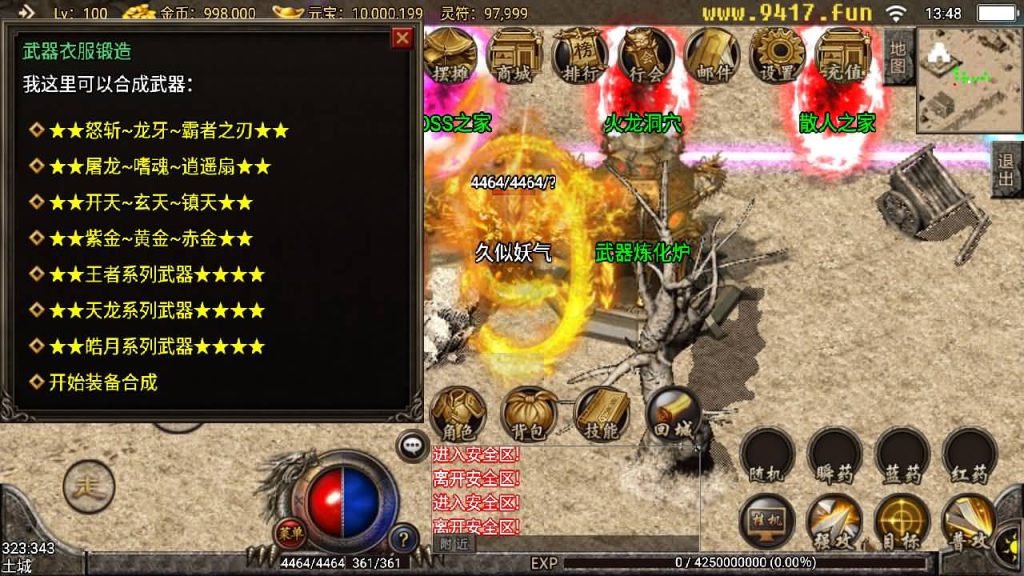Check the 邮件 mailbox
Viewport: 1024px width, 576px height.
click(712, 54)
